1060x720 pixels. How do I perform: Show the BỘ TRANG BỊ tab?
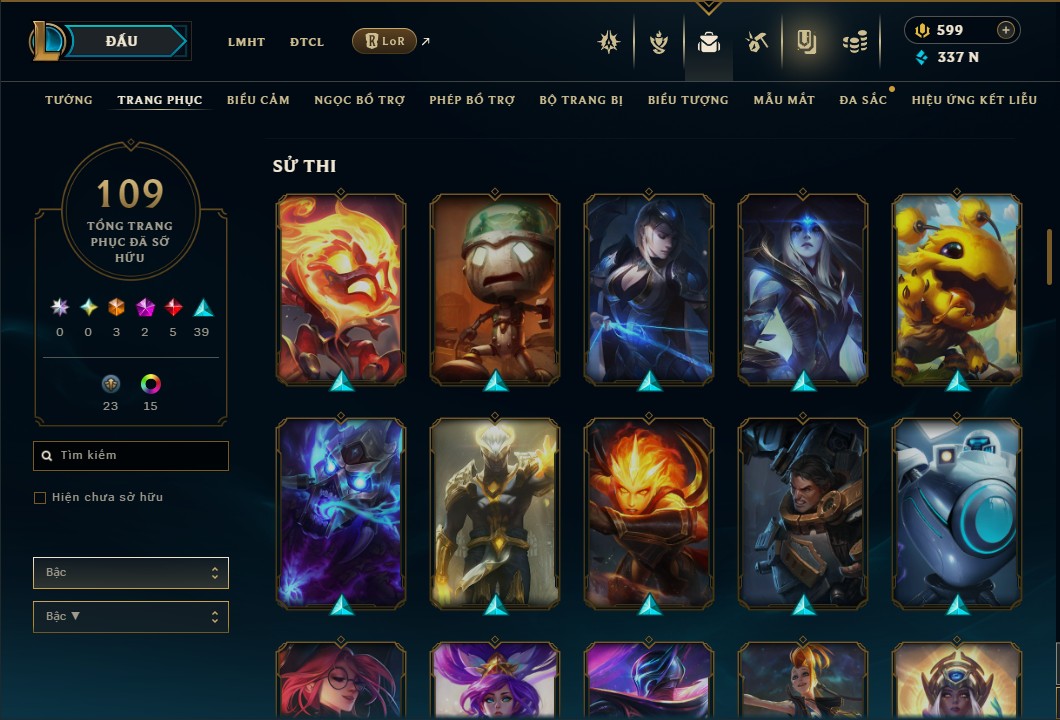(581, 100)
